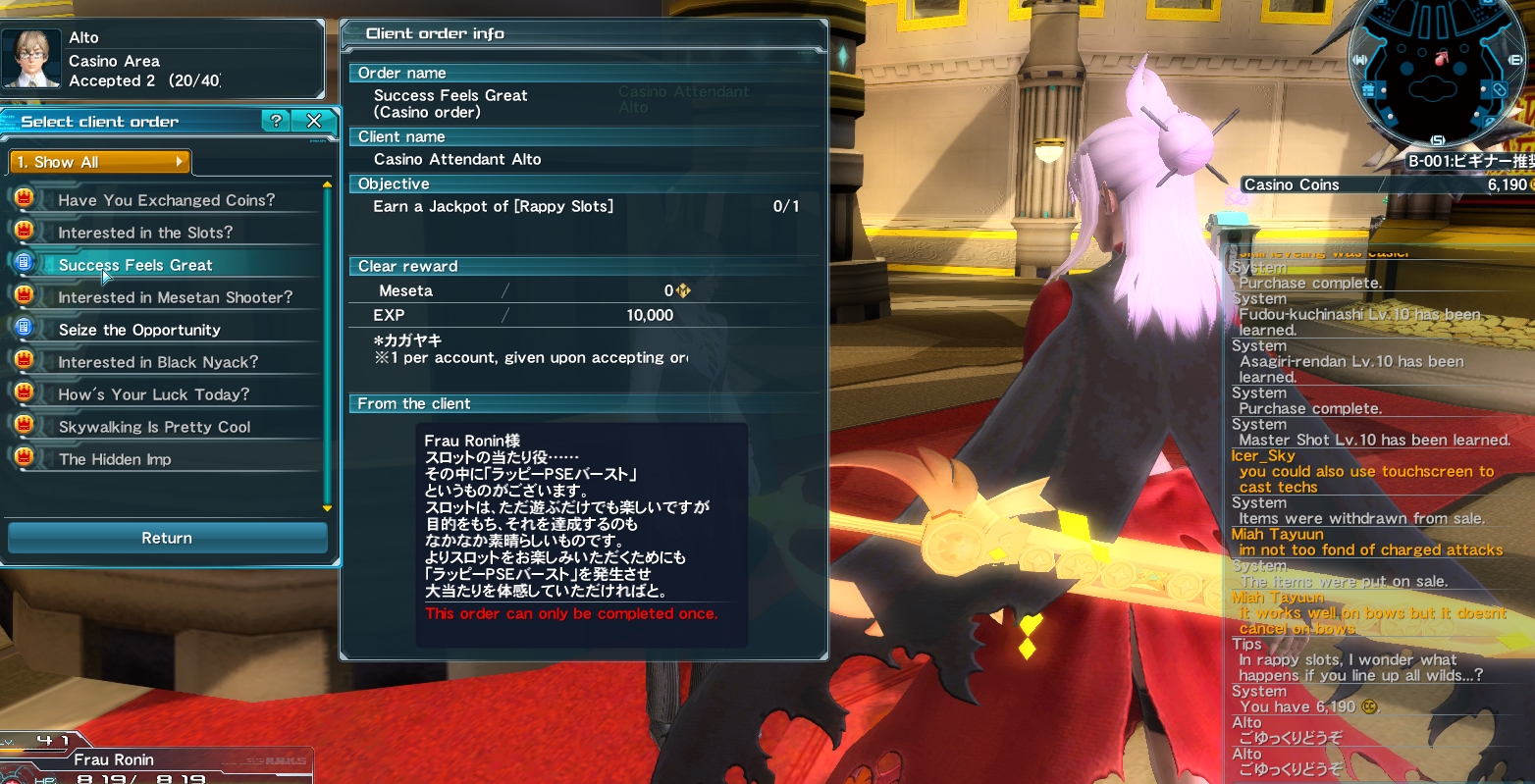Click the Return button
Viewport: 1535px width, 784px height.
pos(166,538)
